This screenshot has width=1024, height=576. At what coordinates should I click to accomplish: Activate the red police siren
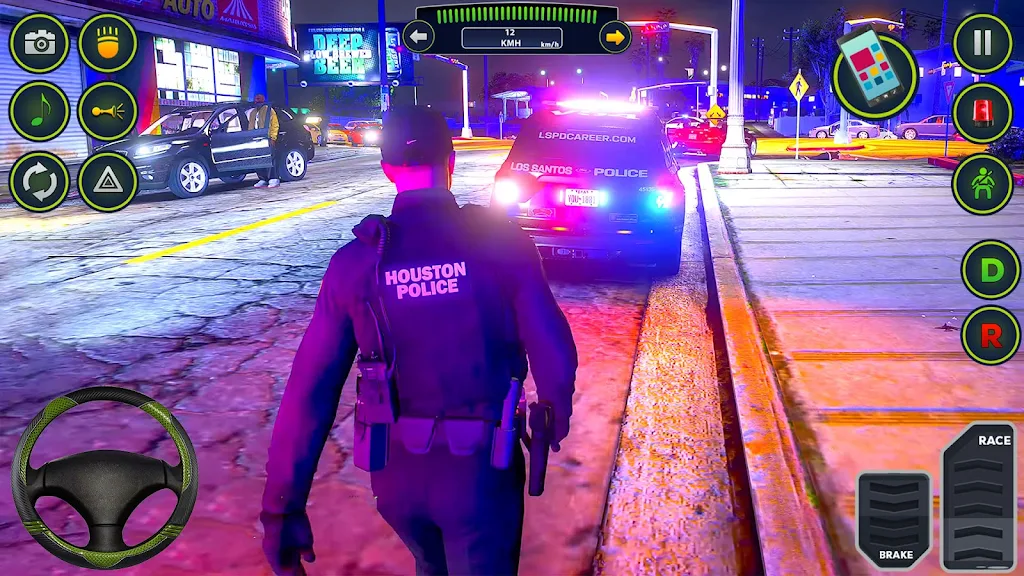coord(982,112)
